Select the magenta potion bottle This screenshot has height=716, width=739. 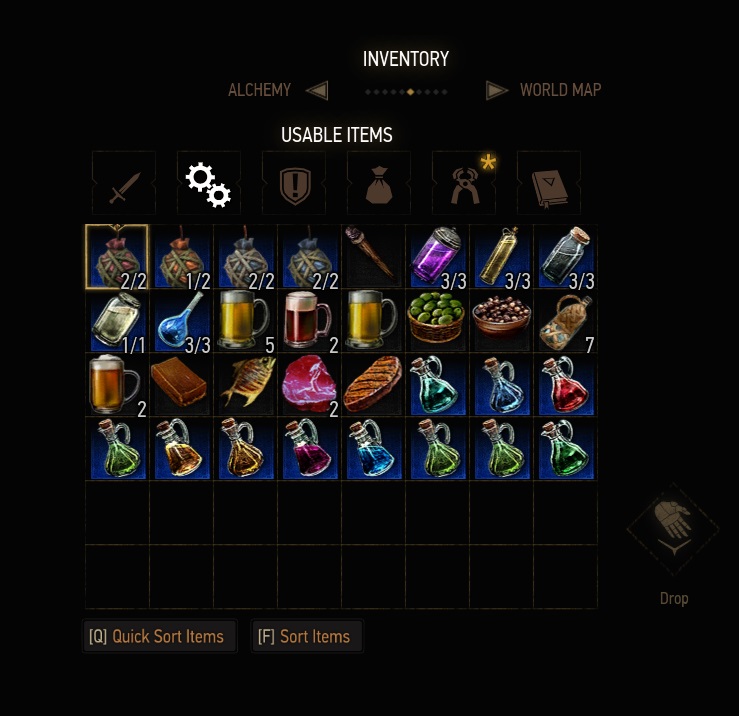coord(309,448)
